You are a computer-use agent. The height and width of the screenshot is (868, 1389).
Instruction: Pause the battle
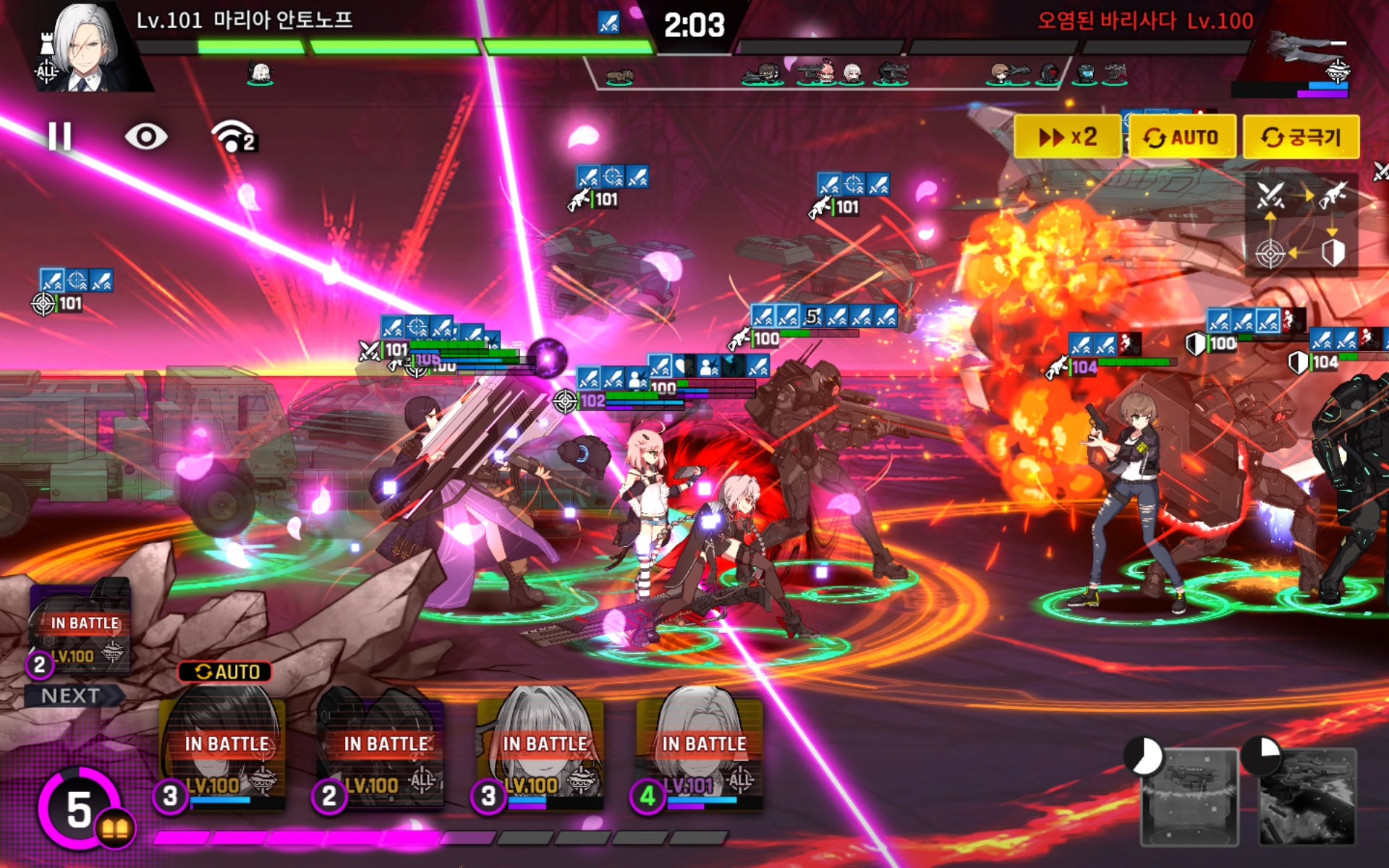[60, 136]
